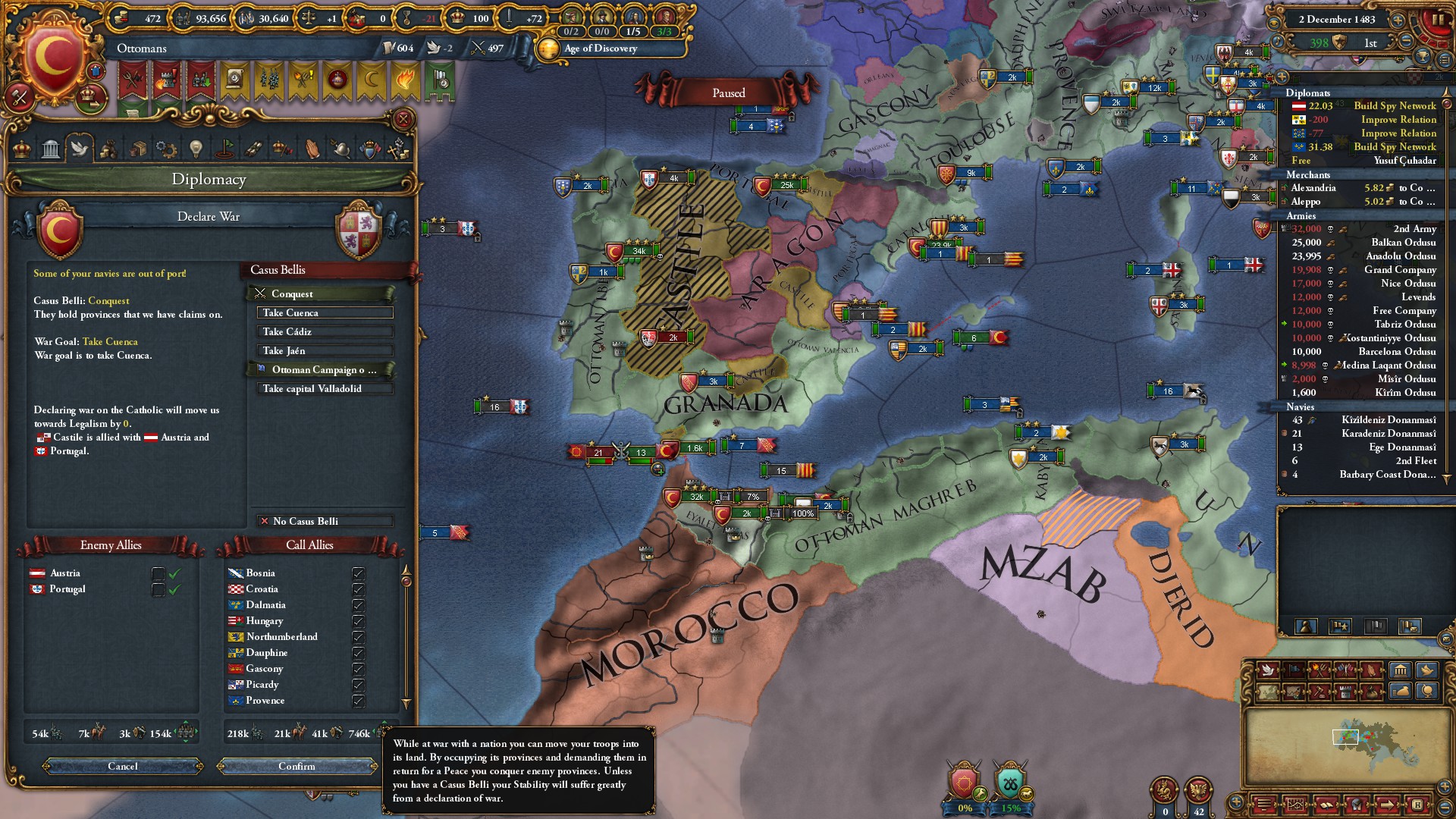Choose the Take Cádiz war goal
Viewport: 1456px width, 819px height.
point(325,332)
